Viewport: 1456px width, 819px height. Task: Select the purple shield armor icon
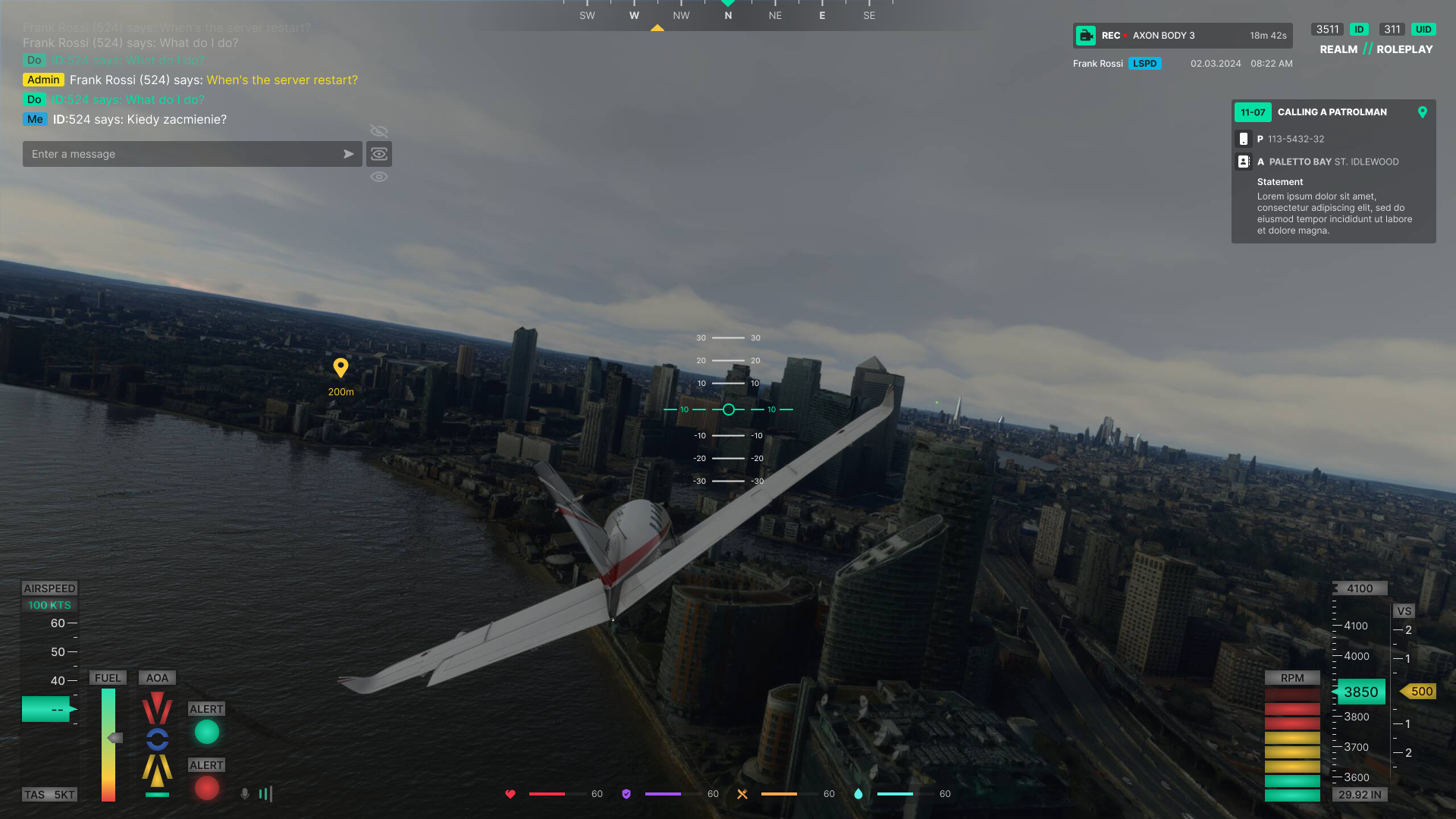pos(626,794)
